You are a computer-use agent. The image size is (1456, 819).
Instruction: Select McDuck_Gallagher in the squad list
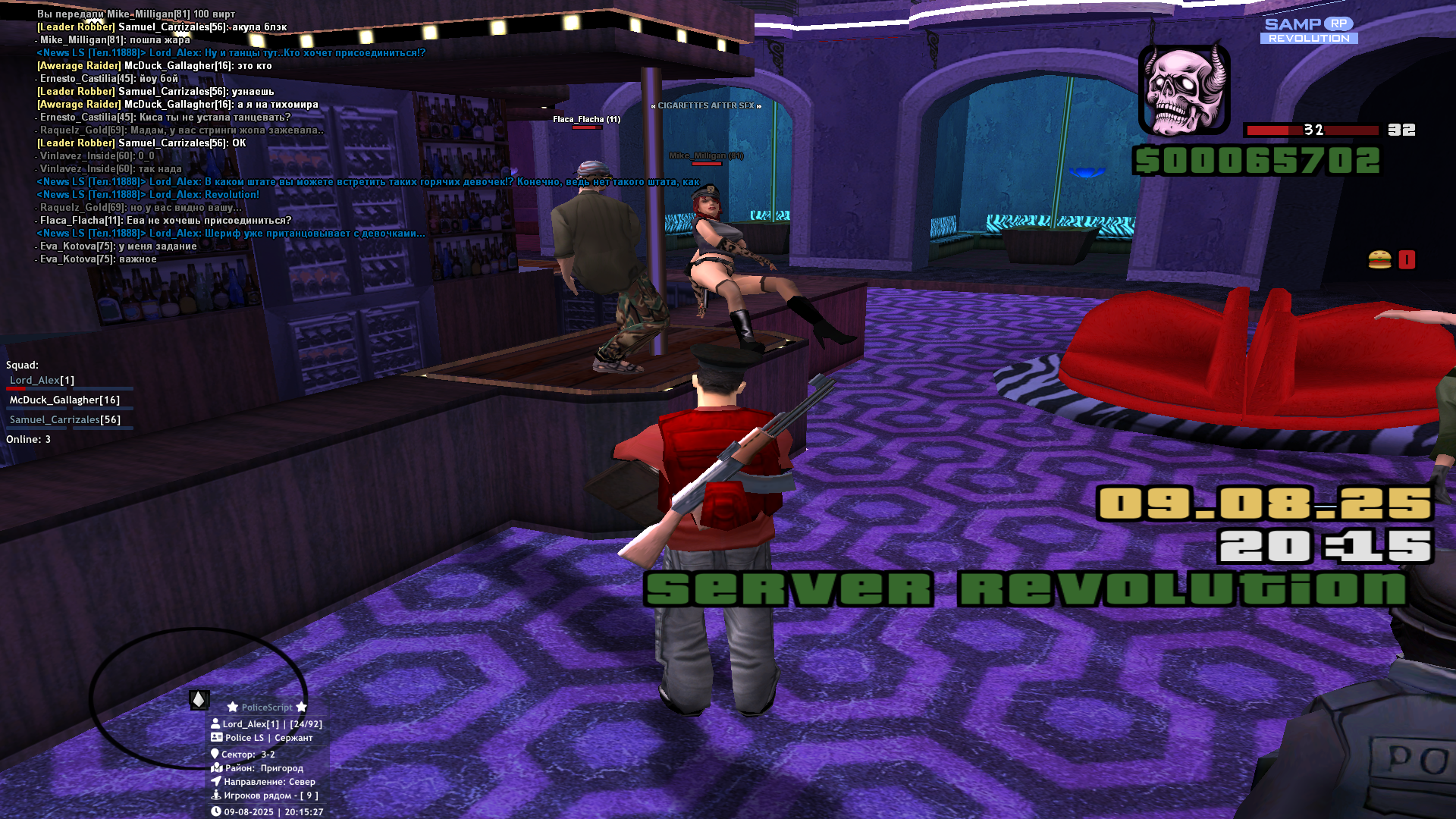click(64, 400)
